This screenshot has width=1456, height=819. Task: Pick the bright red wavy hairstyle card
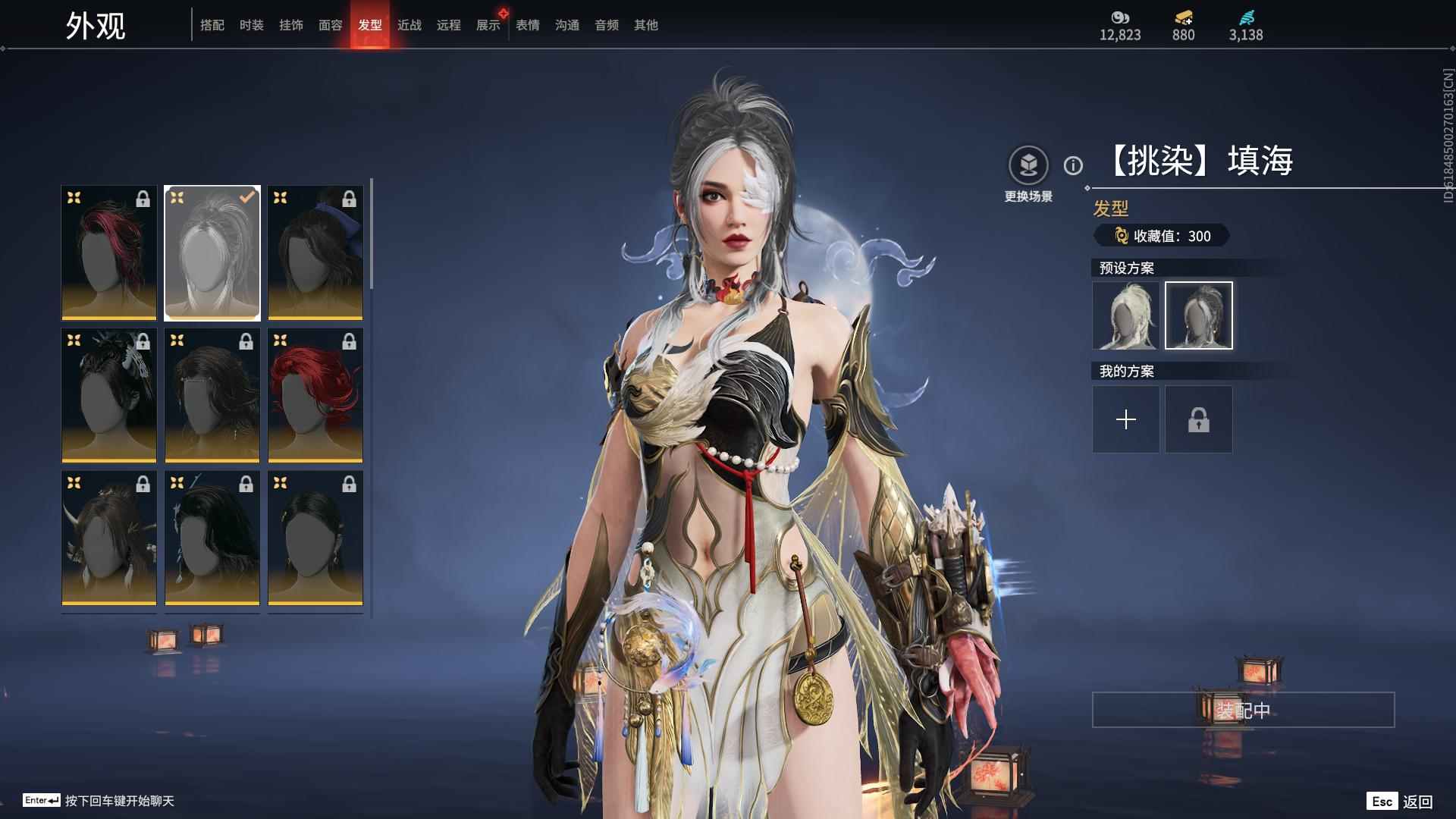[x=315, y=395]
